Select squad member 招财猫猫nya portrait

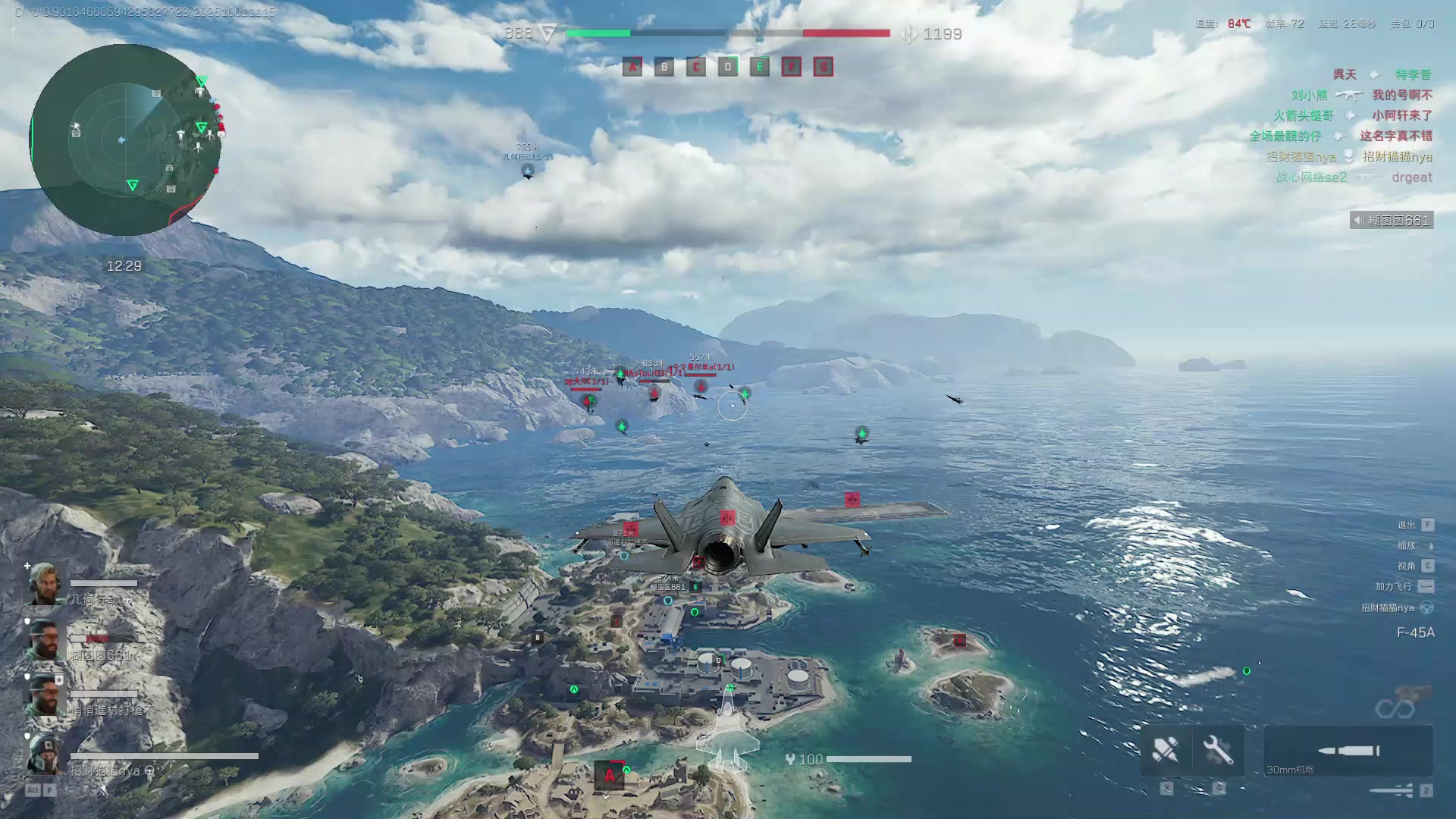click(x=45, y=755)
